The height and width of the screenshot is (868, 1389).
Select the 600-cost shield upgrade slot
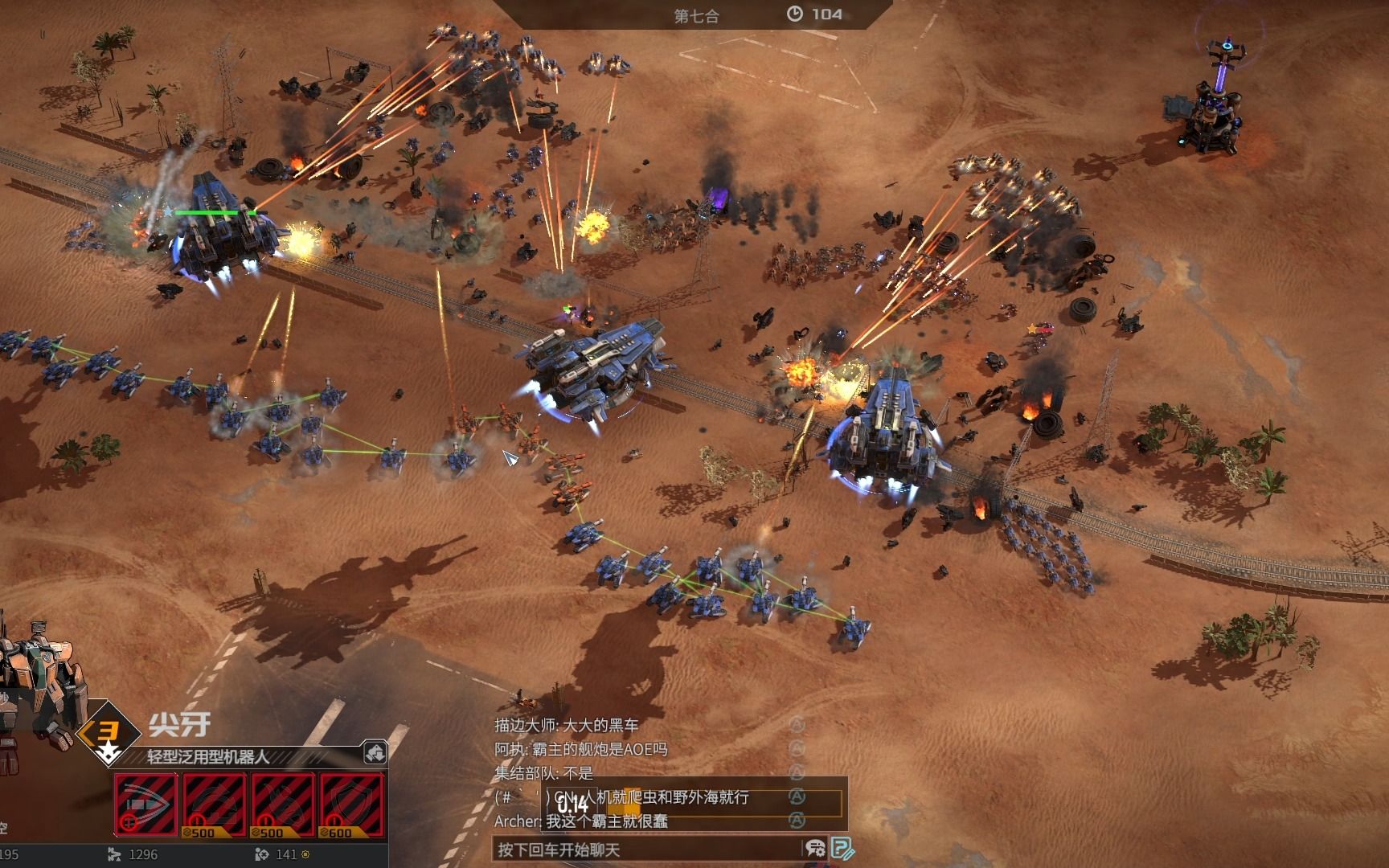point(351,805)
